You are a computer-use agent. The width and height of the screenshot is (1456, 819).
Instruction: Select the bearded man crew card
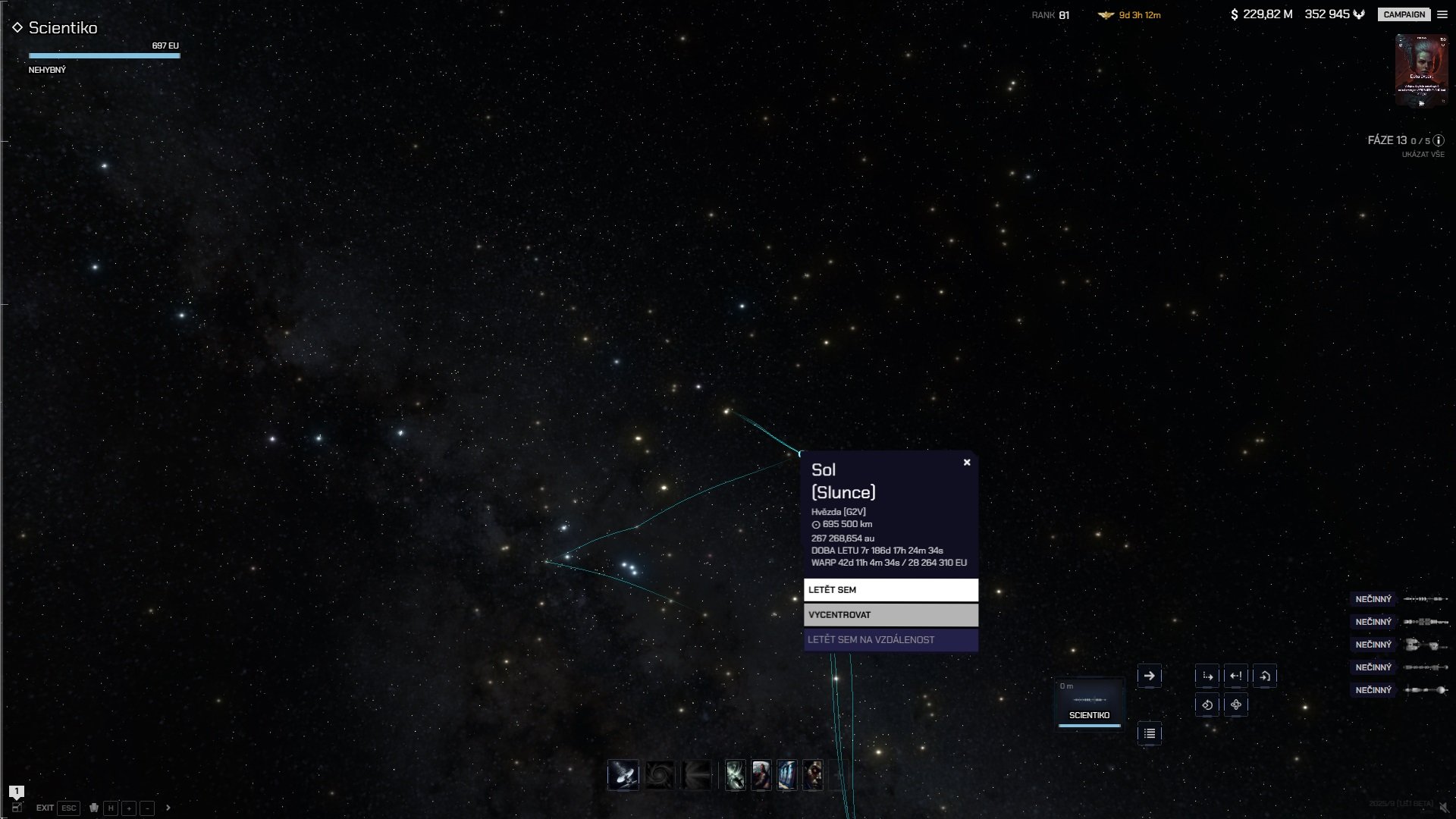click(x=761, y=775)
